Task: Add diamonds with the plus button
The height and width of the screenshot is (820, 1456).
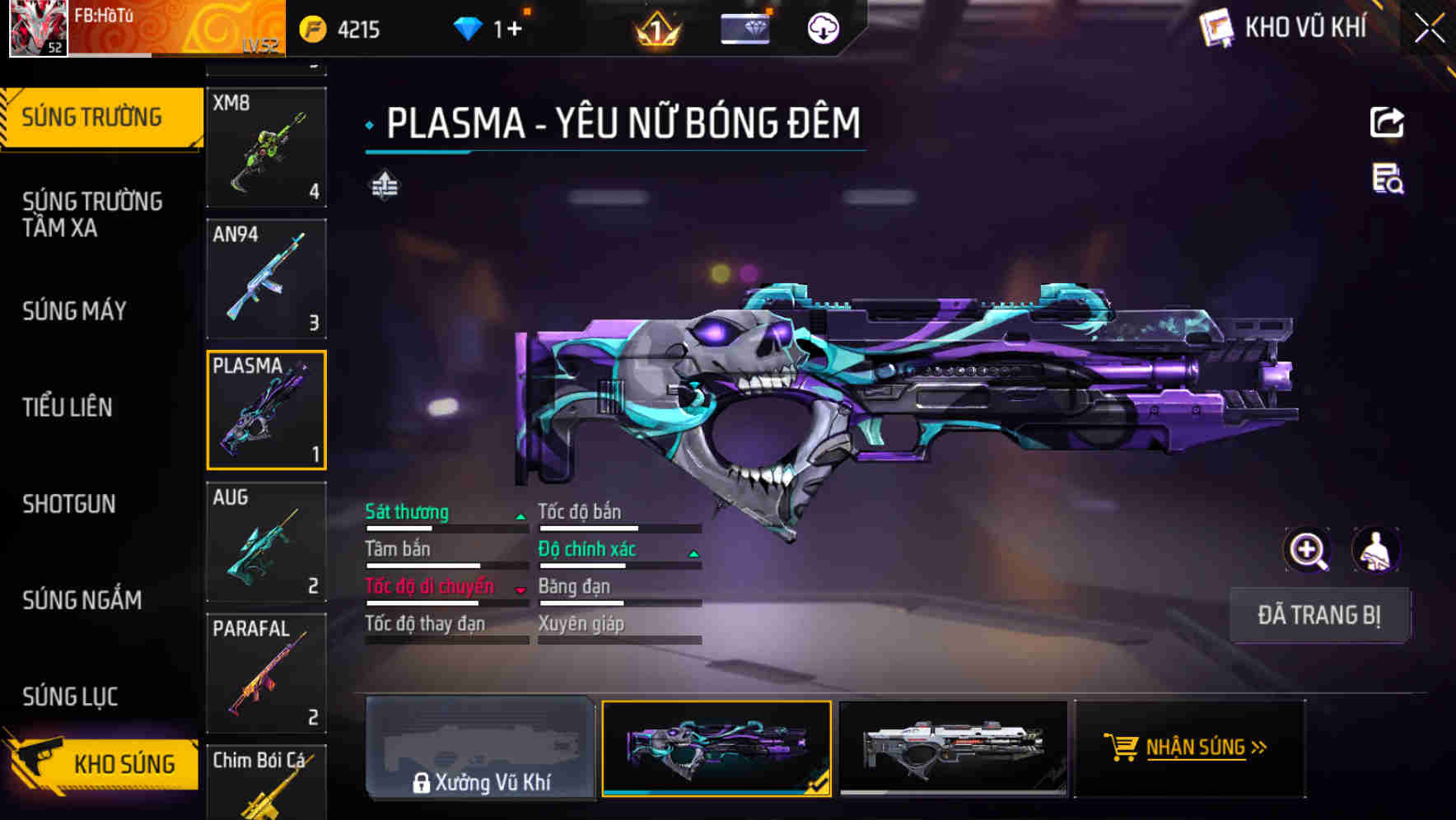Action: coord(513,30)
